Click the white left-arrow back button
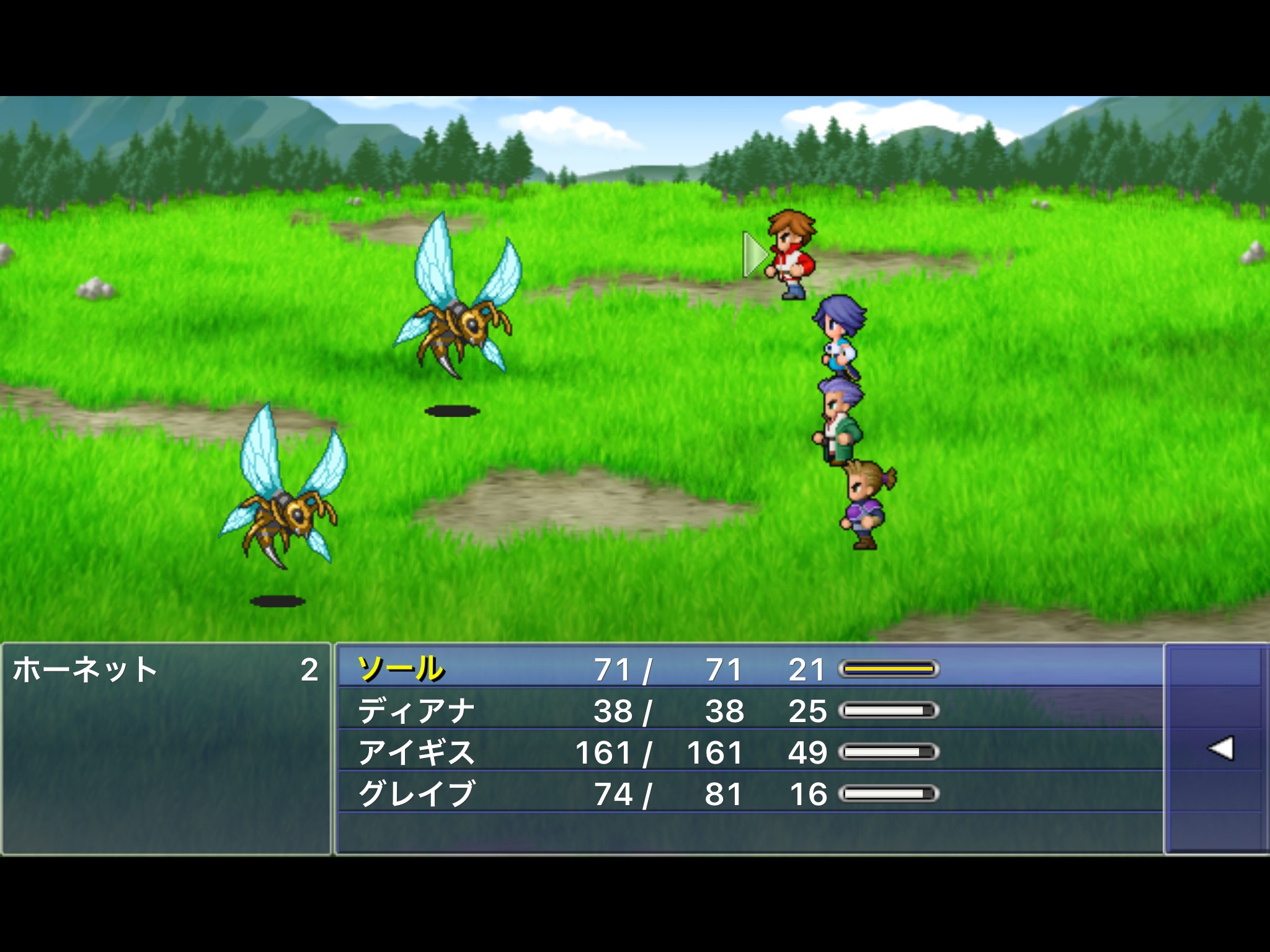 click(x=1220, y=749)
